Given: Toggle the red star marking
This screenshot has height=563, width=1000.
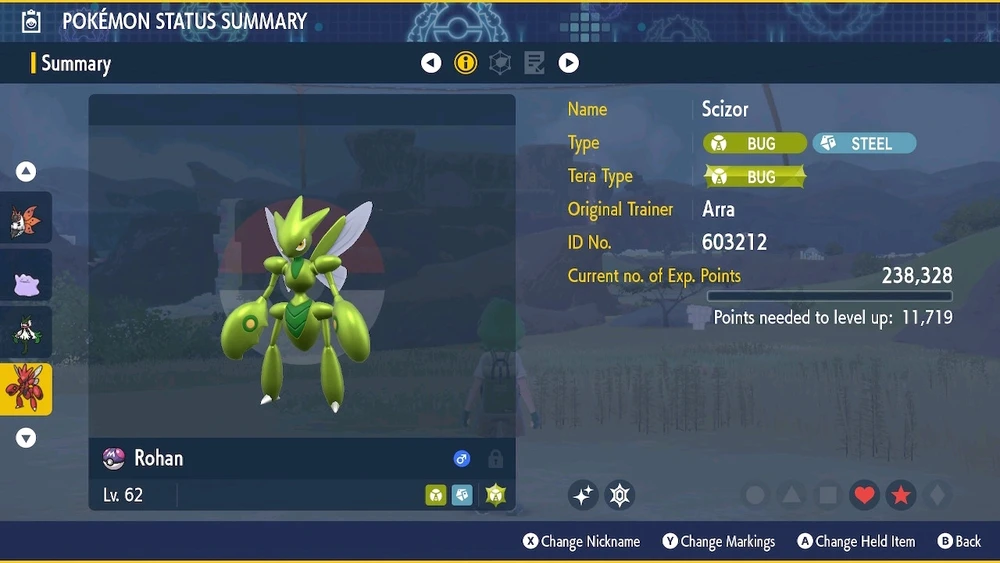Looking at the screenshot, I should tap(901, 495).
